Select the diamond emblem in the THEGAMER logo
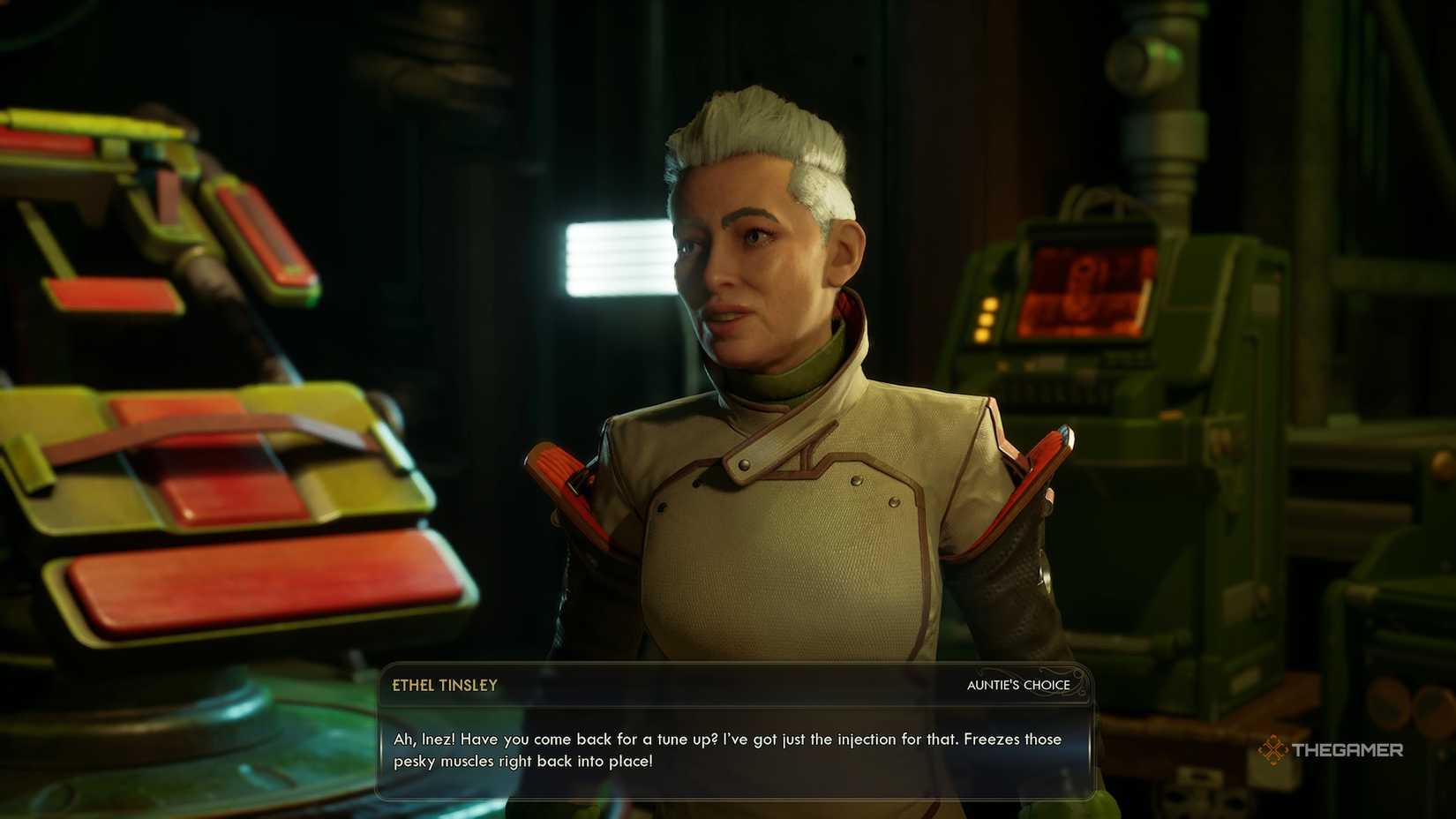This screenshot has height=819, width=1456. tap(1272, 751)
